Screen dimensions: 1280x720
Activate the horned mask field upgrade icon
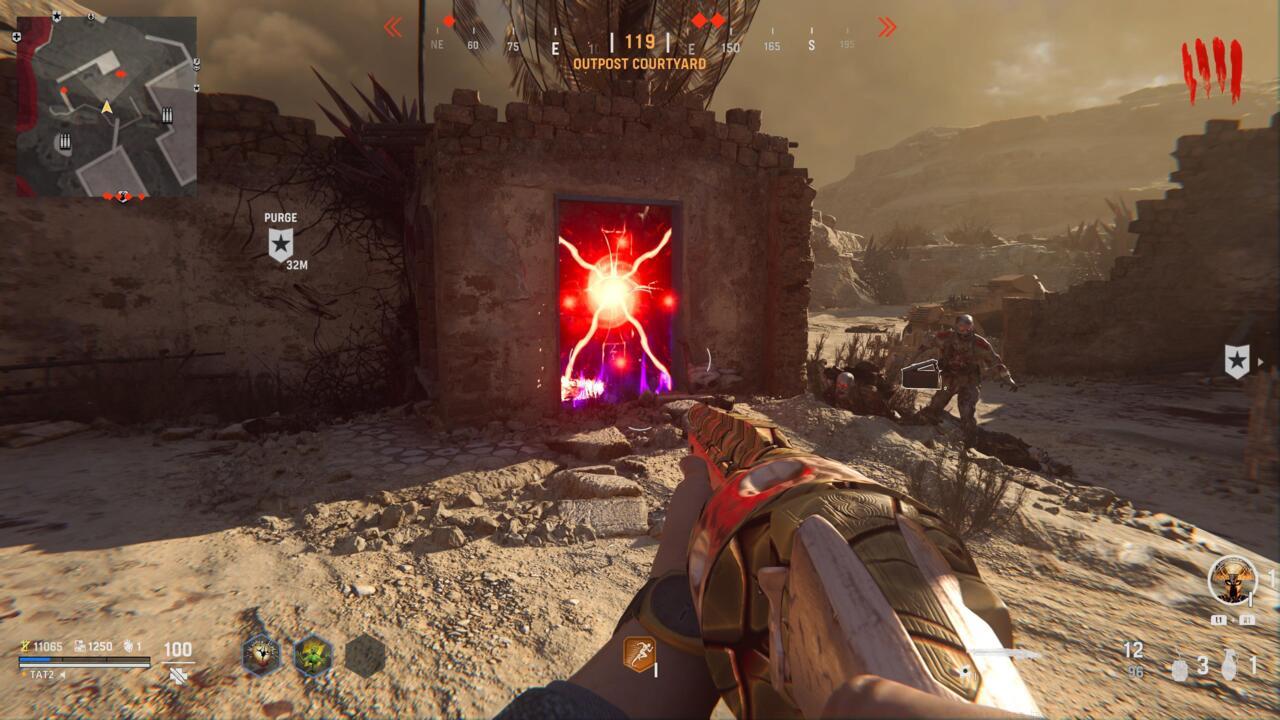pyautogui.click(x=1232, y=580)
